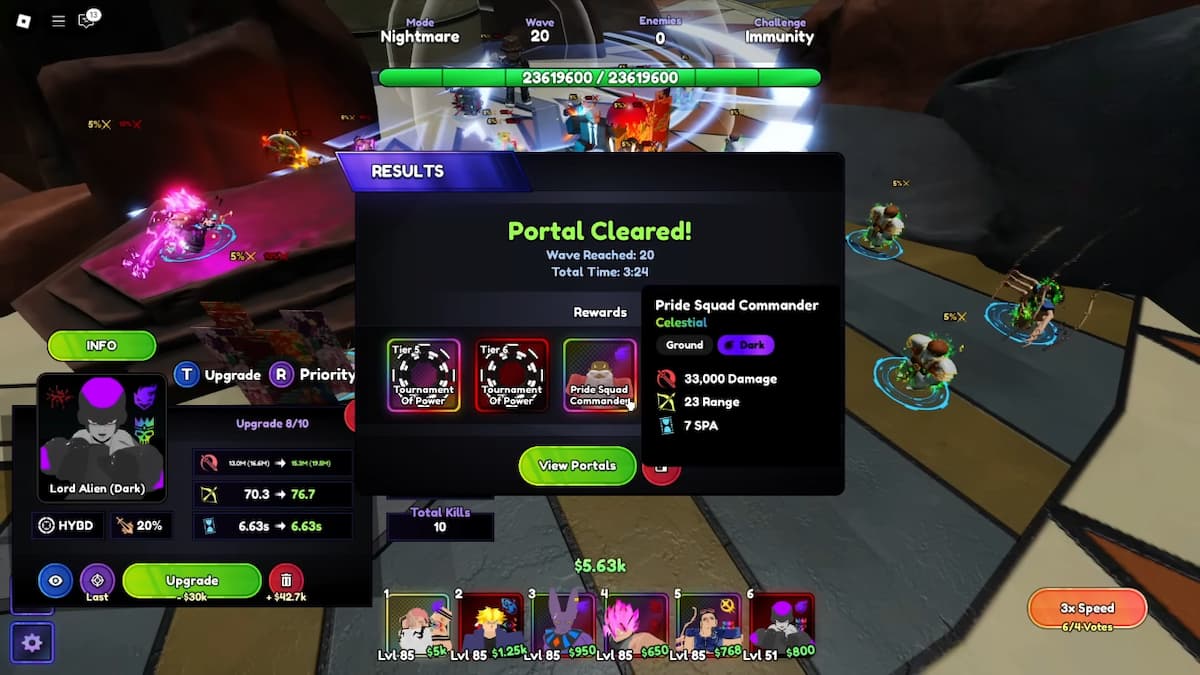This screenshot has height=675, width=1200.
Task: Open the Roblox logo menu
Action: [x=24, y=21]
